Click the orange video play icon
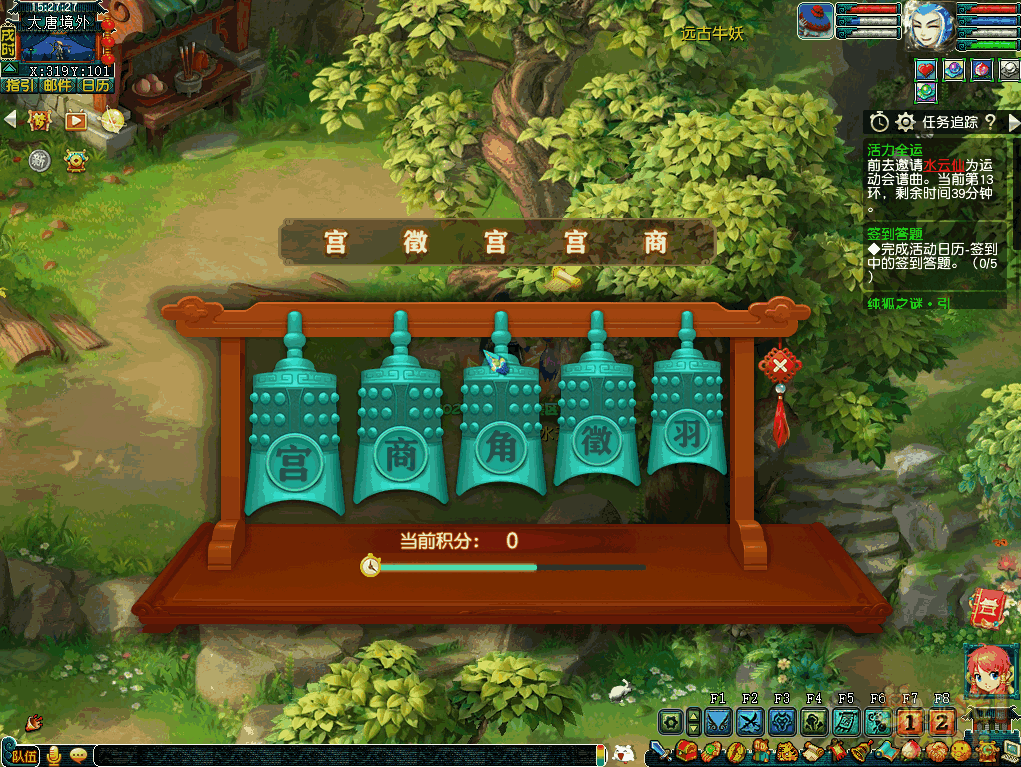The width and height of the screenshot is (1021, 767). pos(75,121)
